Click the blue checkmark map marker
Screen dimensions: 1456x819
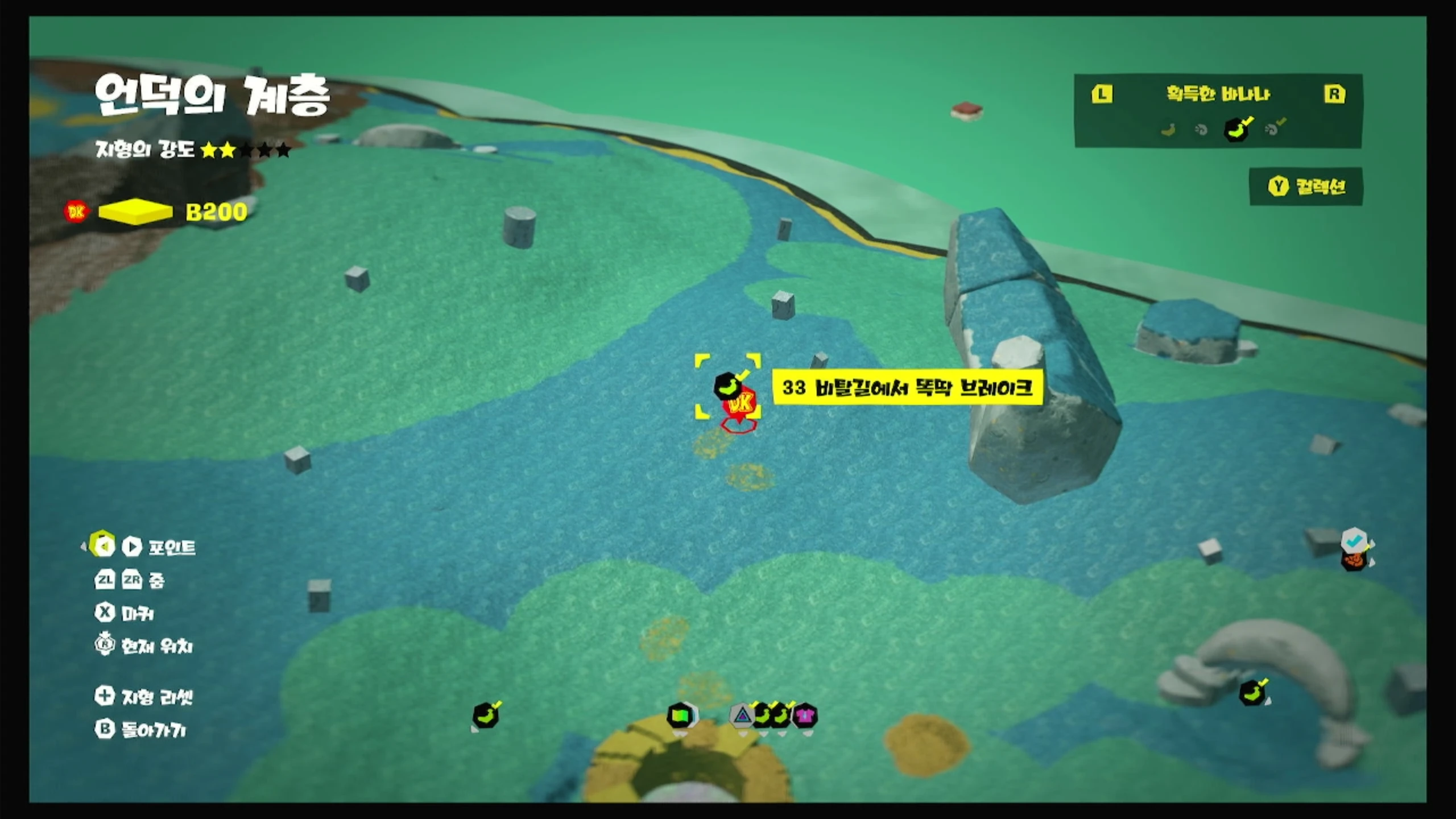point(1354,540)
